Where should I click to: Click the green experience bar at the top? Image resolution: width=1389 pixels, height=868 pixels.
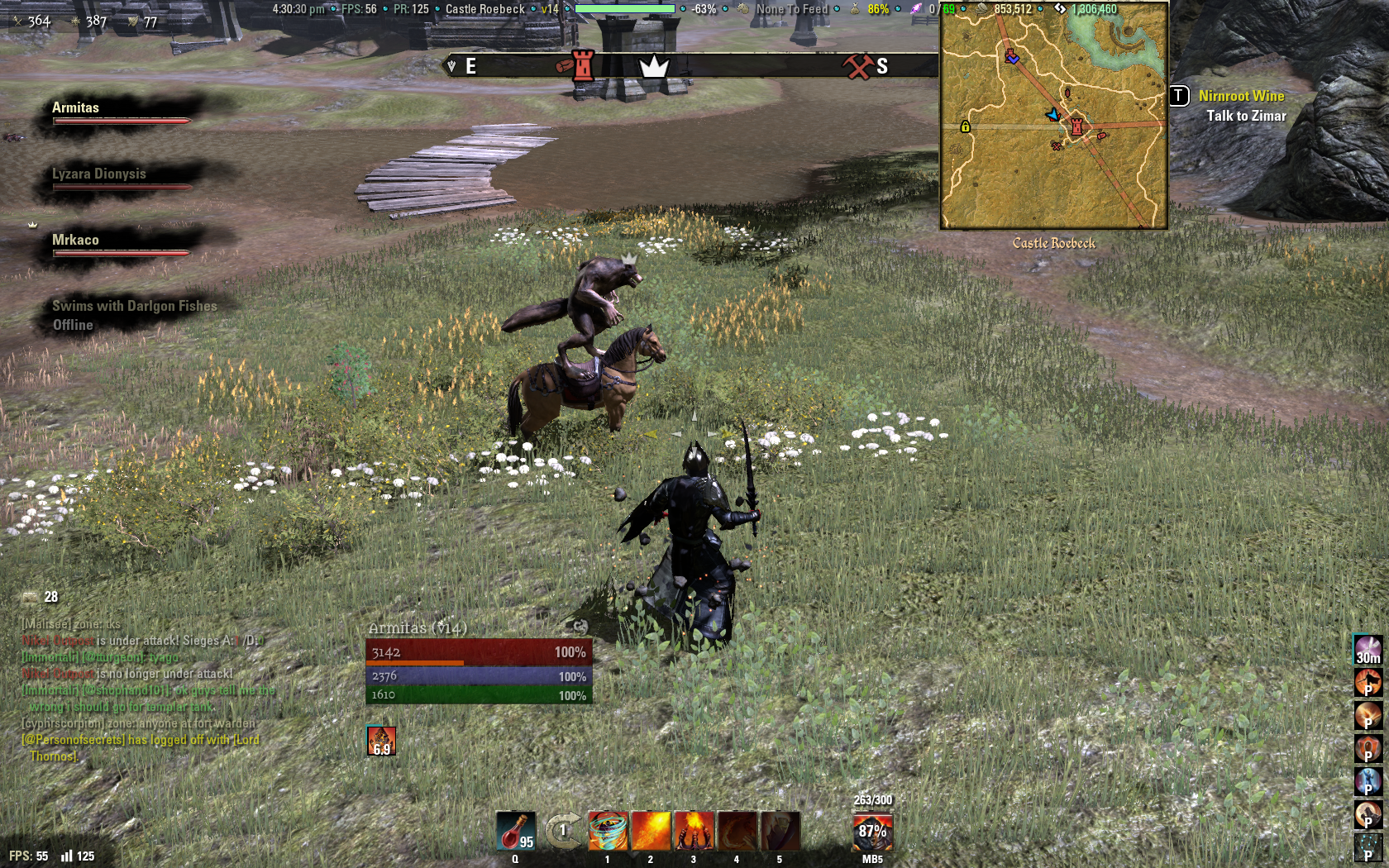coord(625,10)
